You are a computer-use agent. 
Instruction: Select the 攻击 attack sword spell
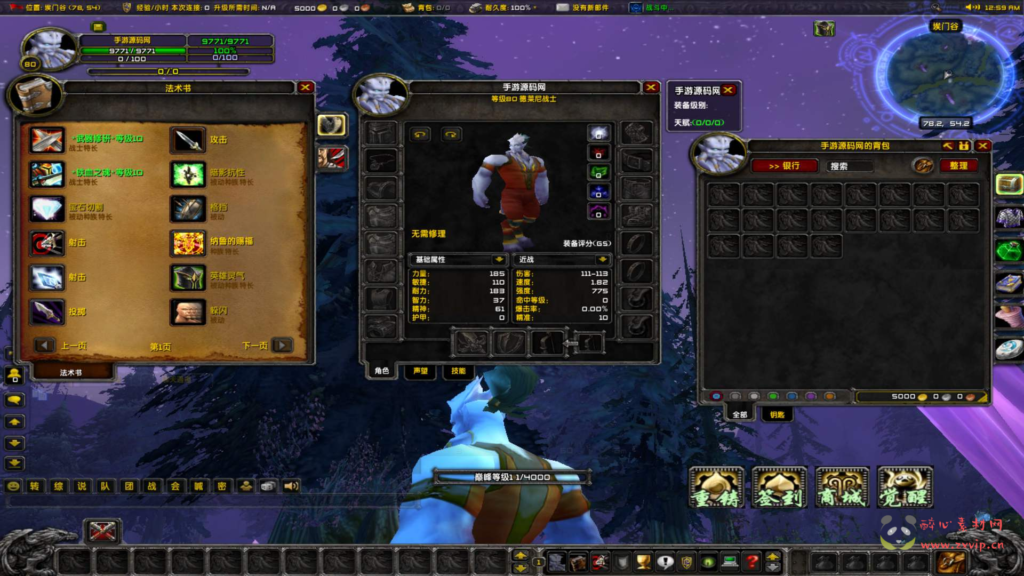point(187,140)
